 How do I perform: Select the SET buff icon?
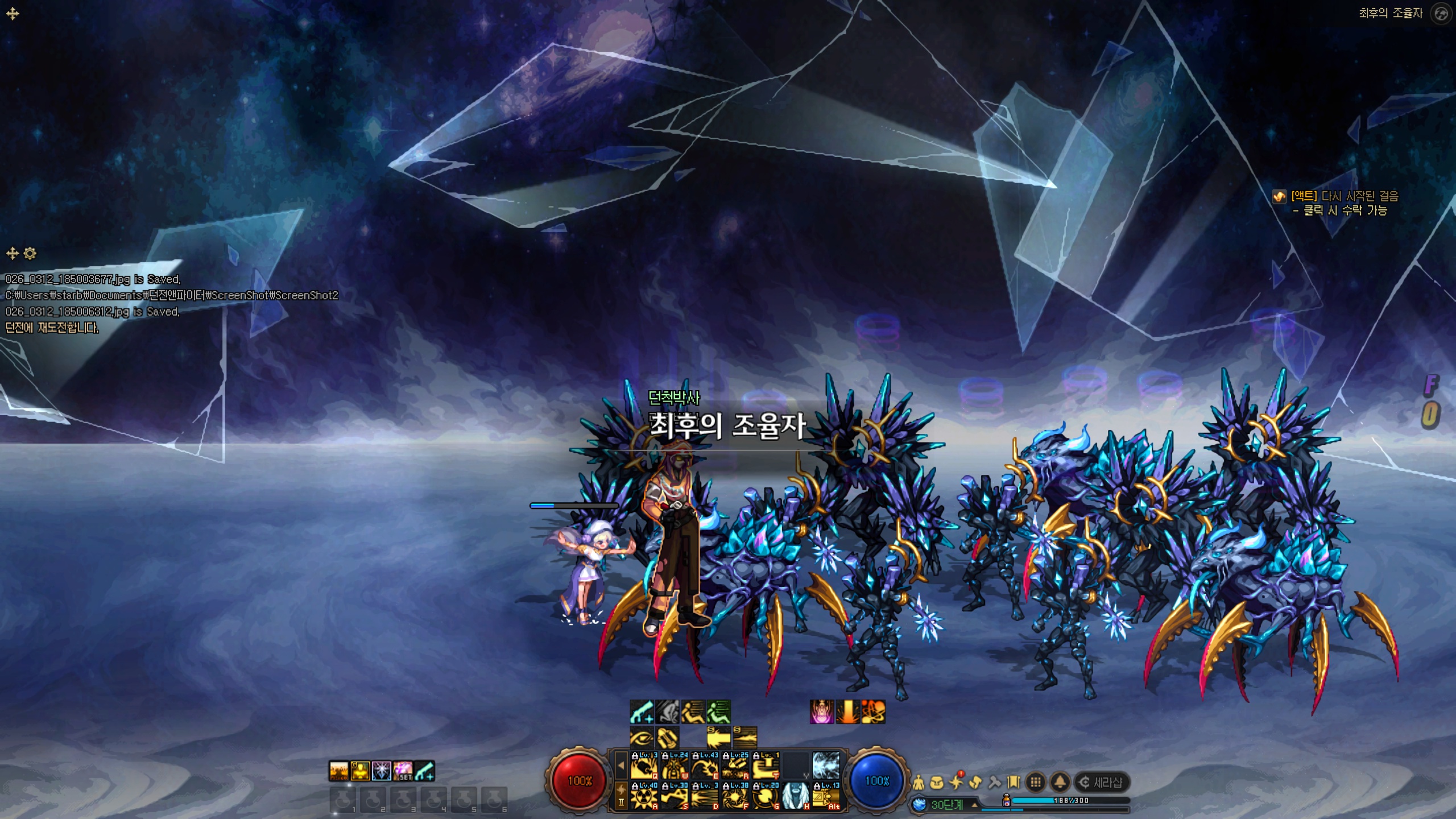tap(403, 771)
